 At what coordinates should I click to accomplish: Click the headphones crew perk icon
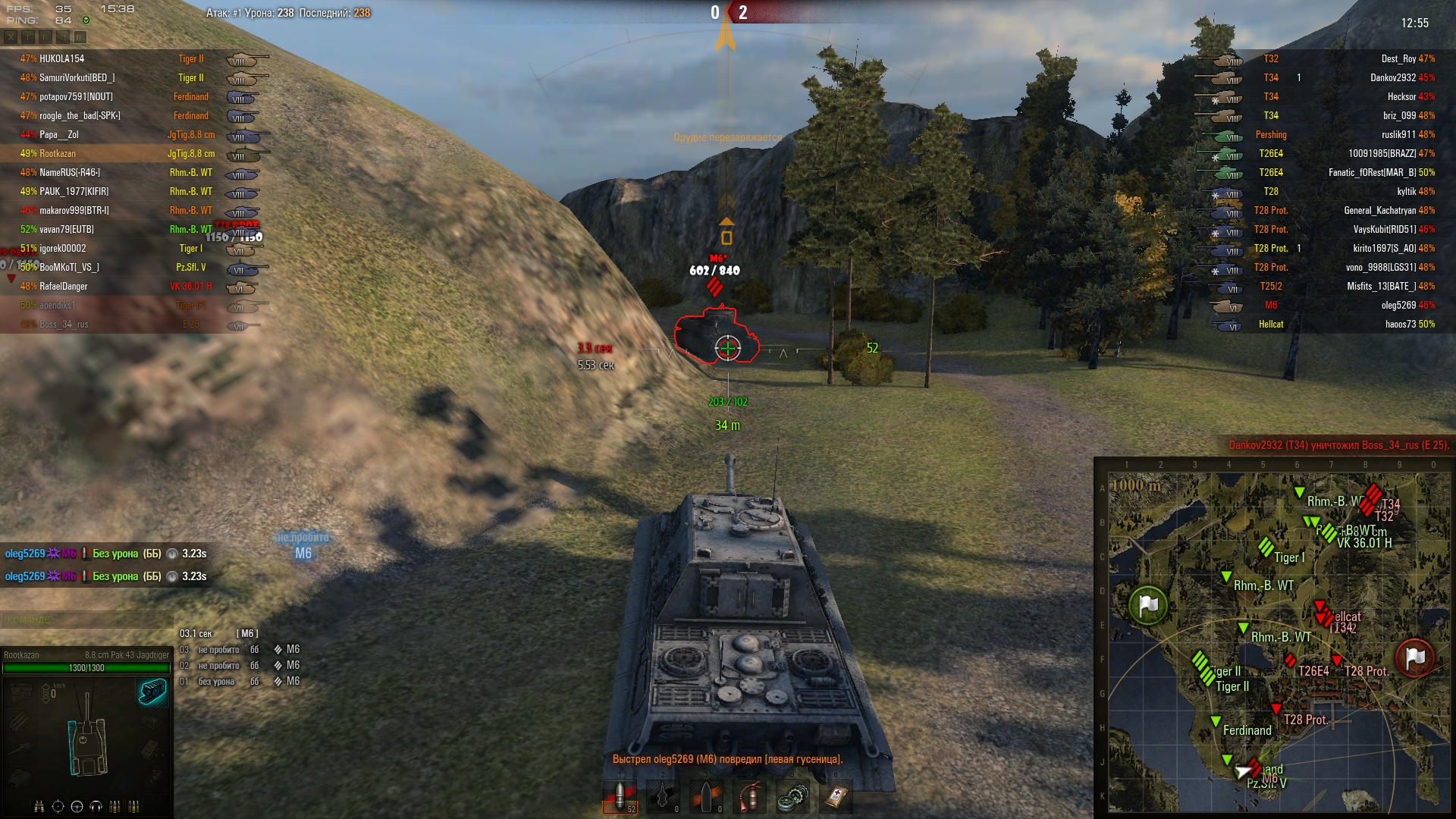[96, 806]
